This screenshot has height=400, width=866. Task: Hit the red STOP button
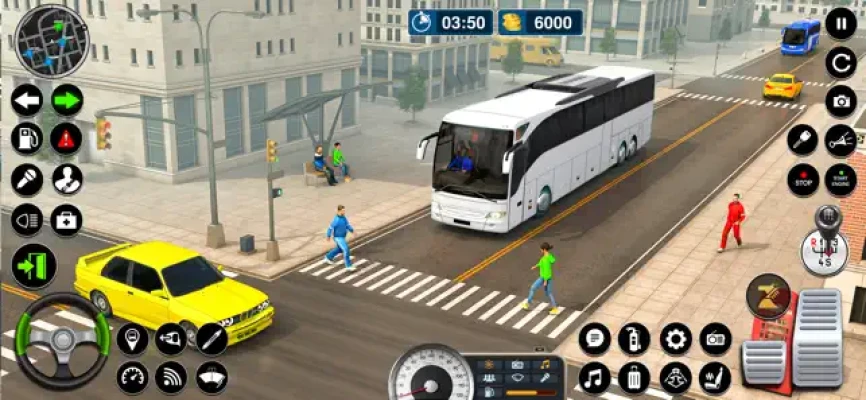pyautogui.click(x=802, y=179)
